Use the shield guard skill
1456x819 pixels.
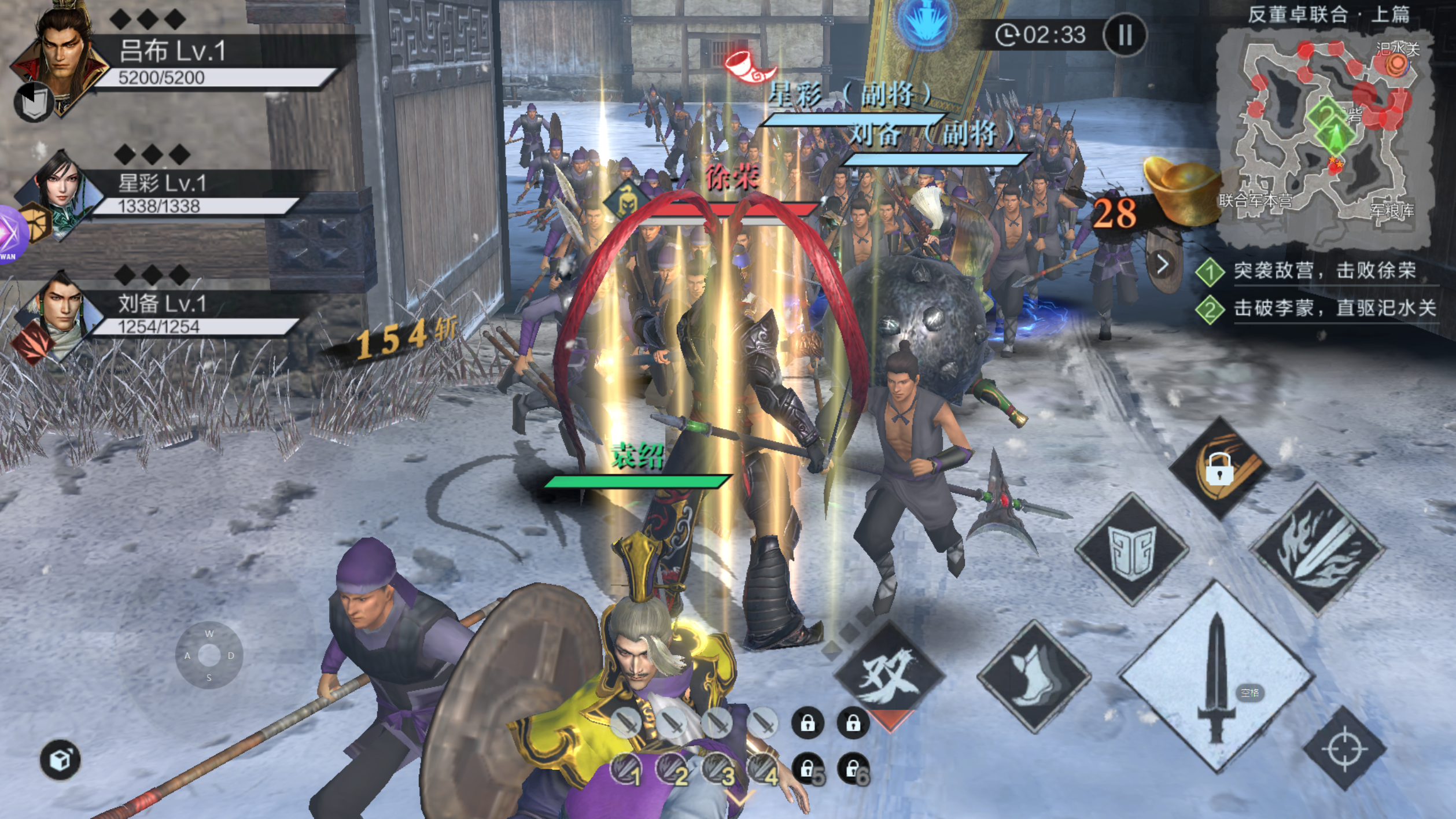(x=1131, y=548)
